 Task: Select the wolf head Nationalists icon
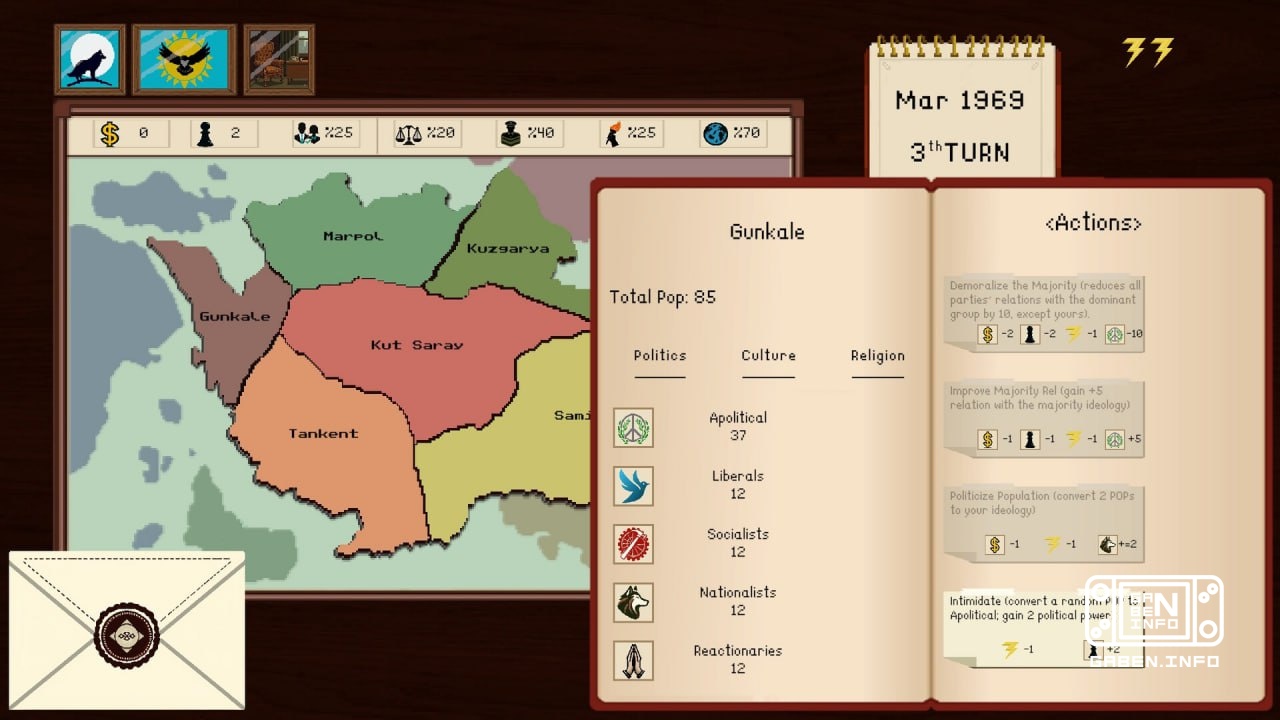pyautogui.click(x=633, y=601)
